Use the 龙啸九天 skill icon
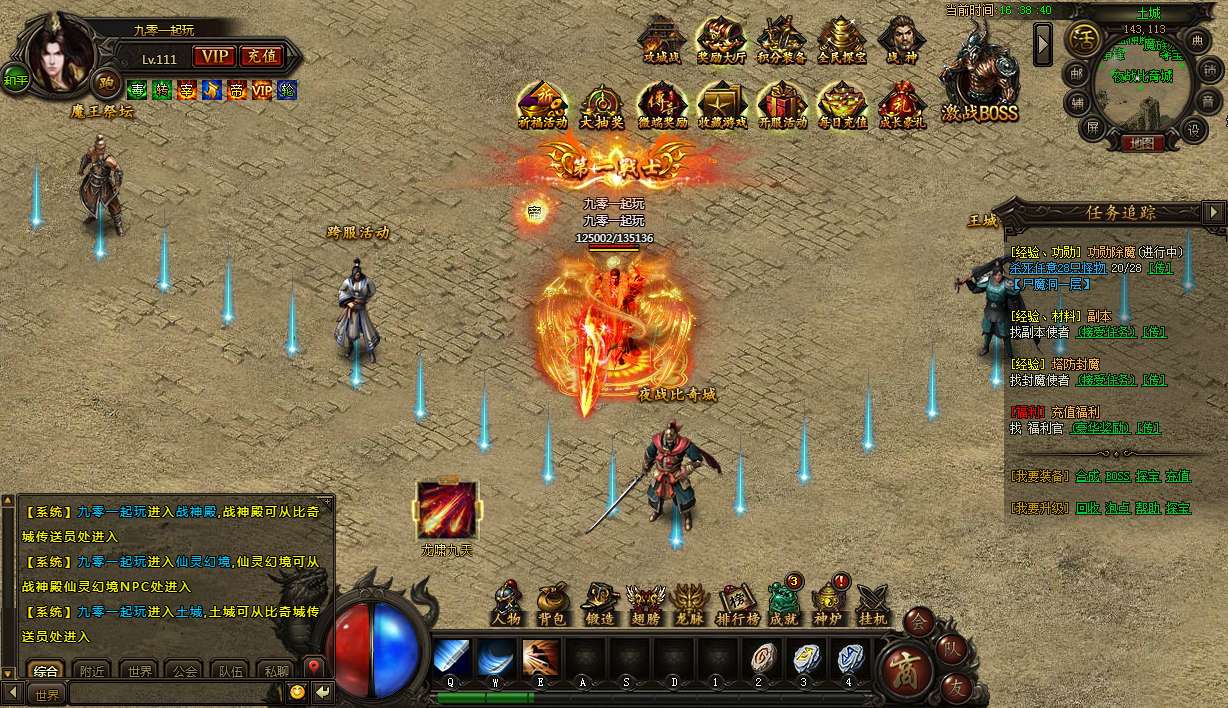1228x708 pixels. coord(447,510)
